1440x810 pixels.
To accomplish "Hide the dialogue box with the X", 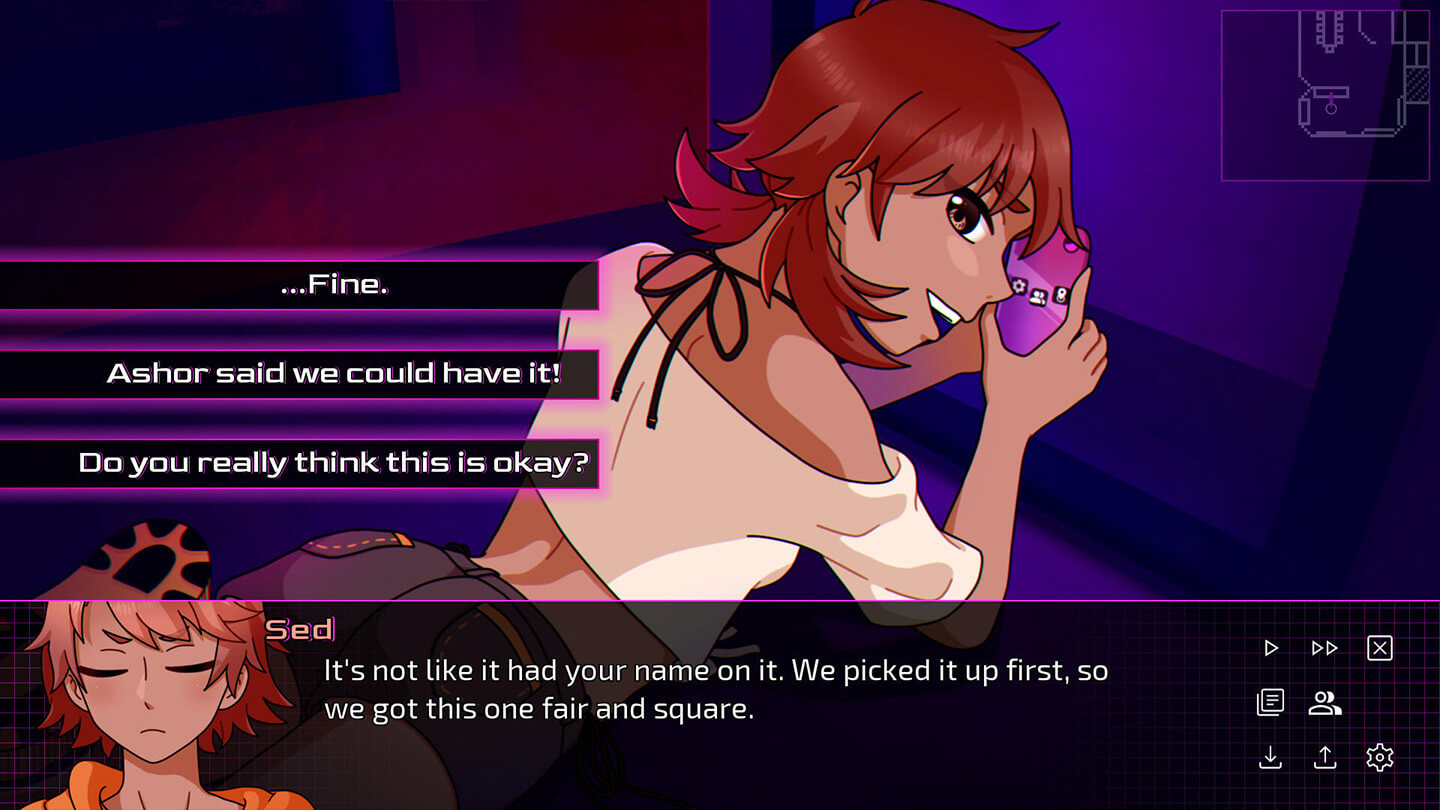I will [1380, 648].
